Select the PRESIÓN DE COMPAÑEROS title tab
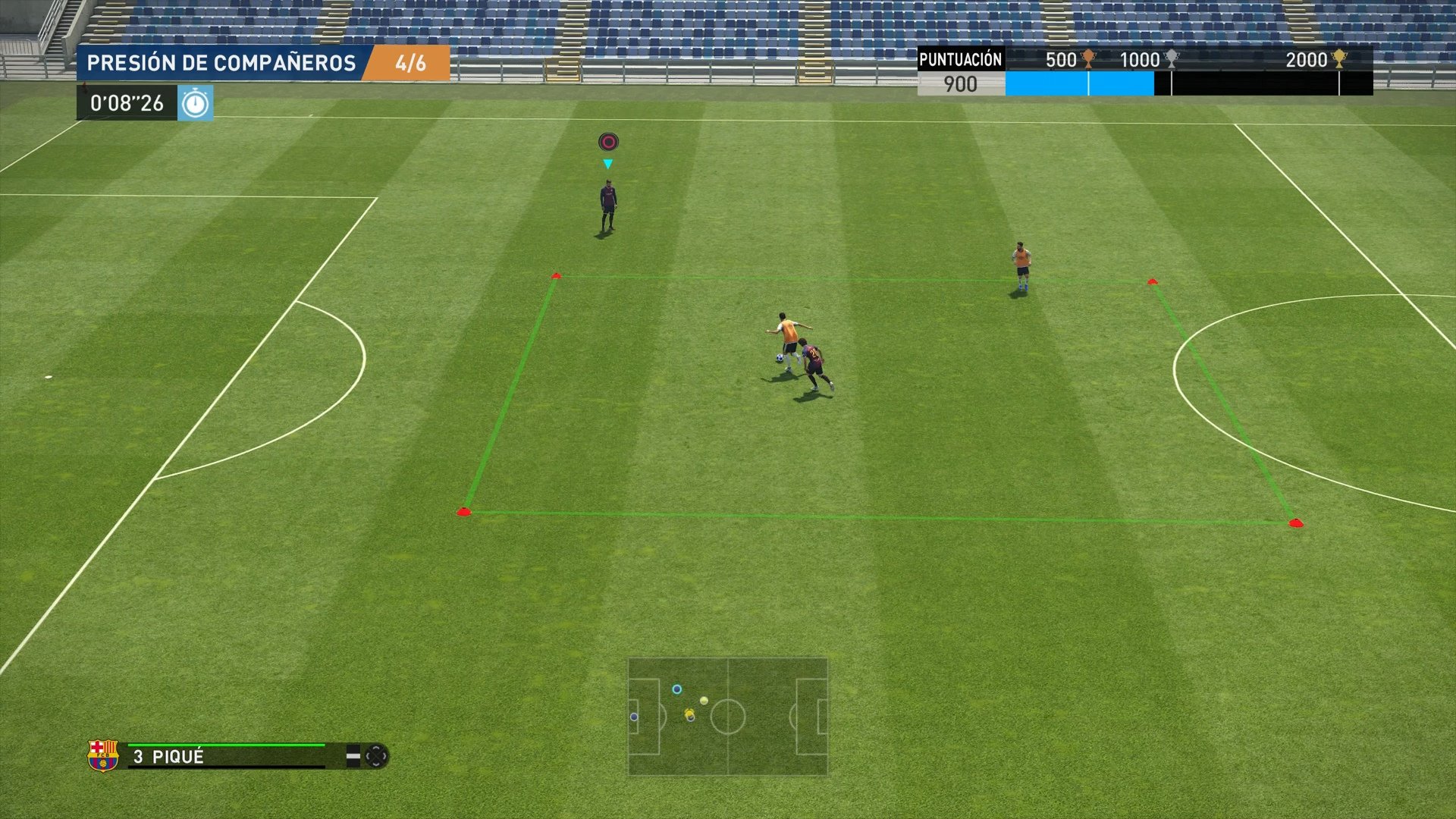1456x819 pixels. tap(222, 63)
